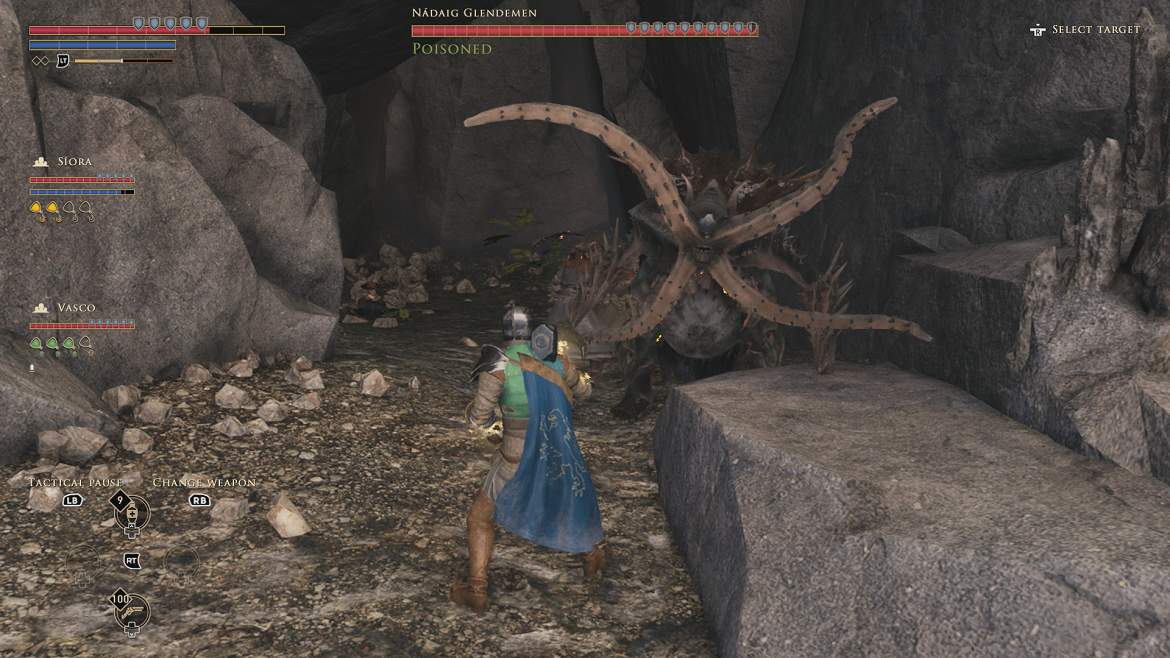
Task: Select companion Siora's name
Action: pos(75,161)
